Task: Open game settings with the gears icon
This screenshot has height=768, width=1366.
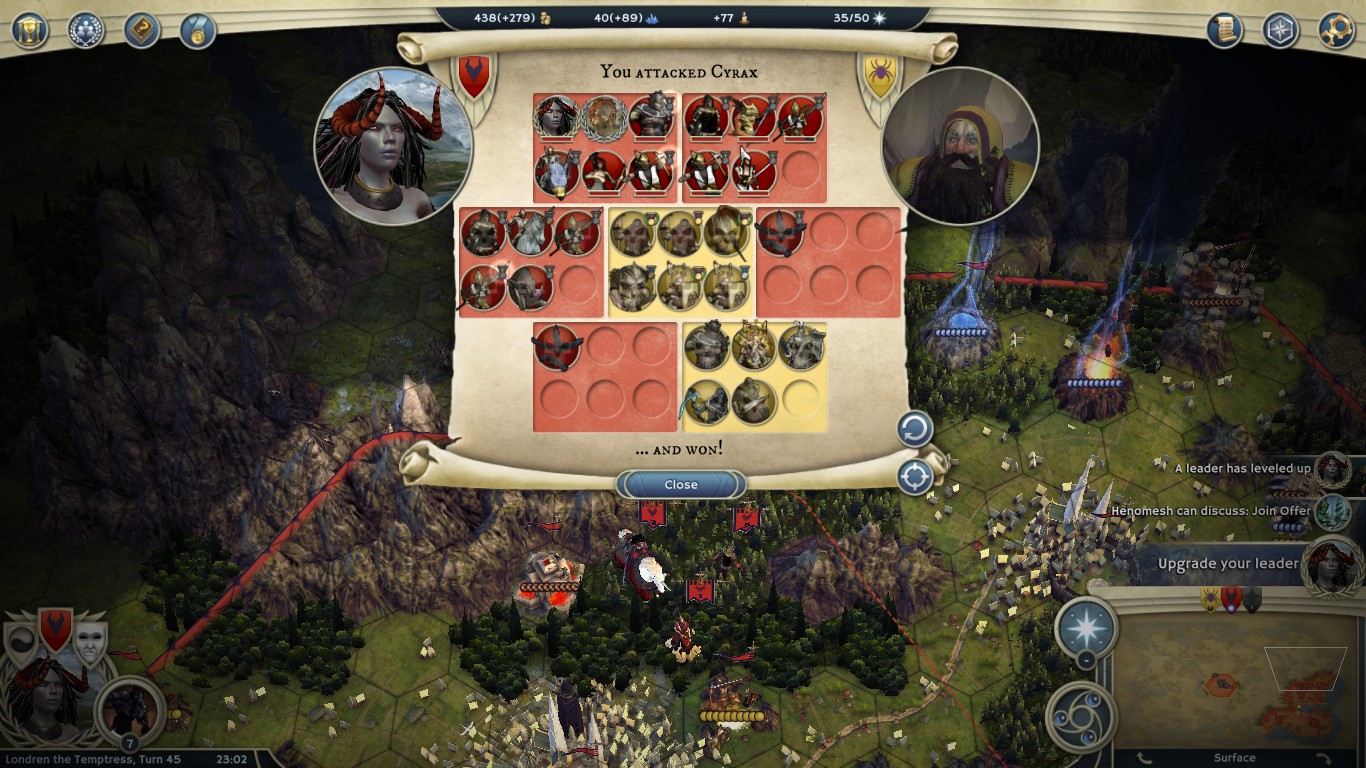Action: [1336, 30]
